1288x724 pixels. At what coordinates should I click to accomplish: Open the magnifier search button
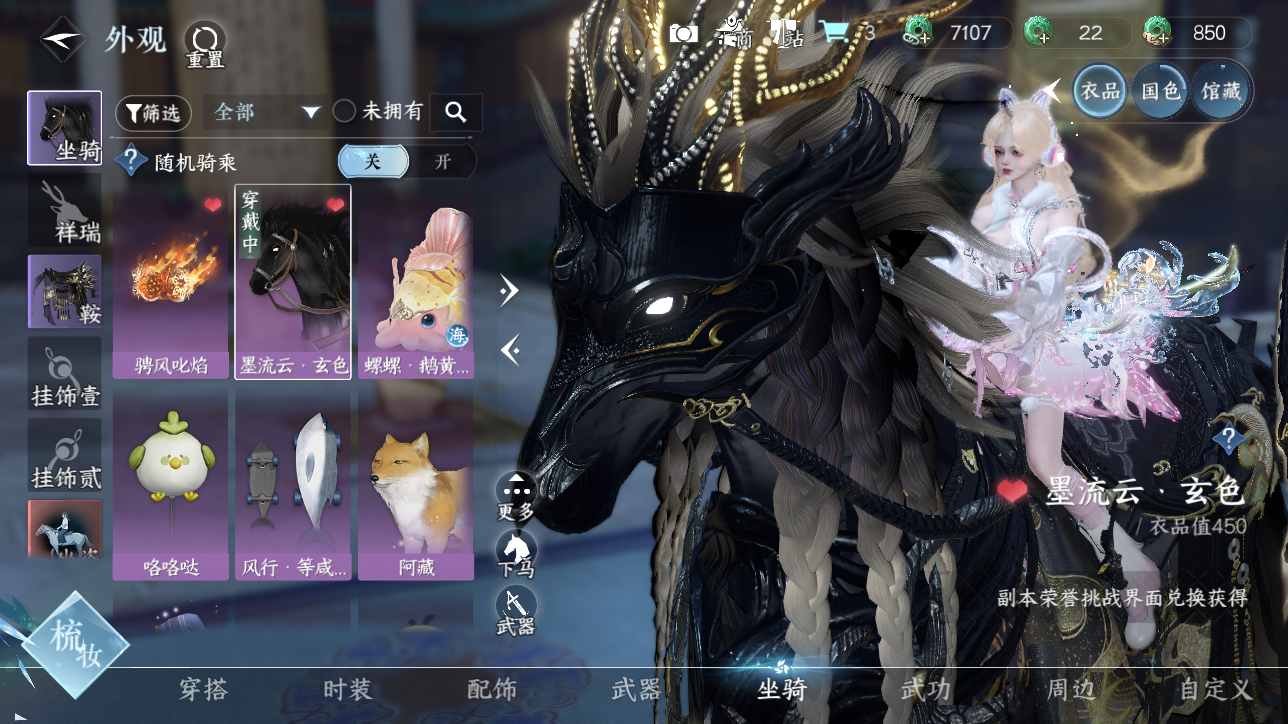pos(456,112)
